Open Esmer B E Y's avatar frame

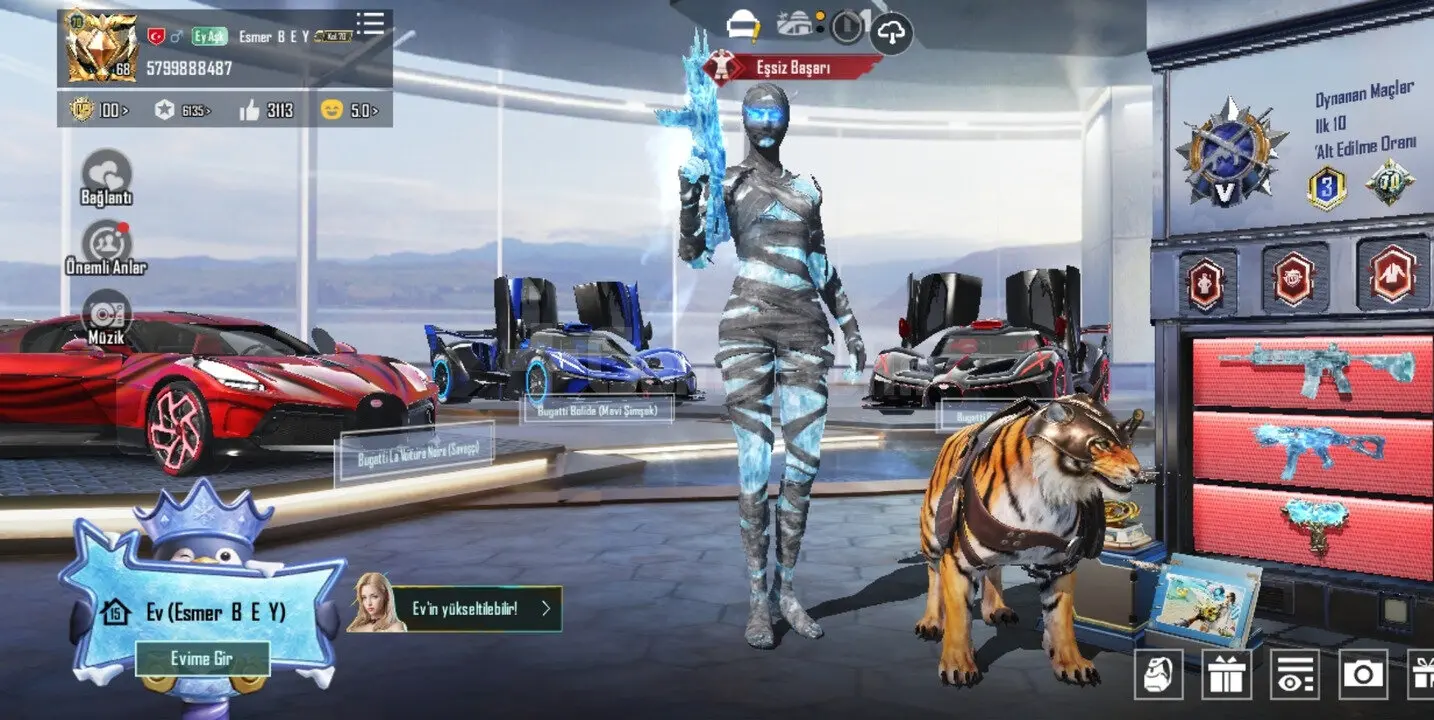point(100,47)
